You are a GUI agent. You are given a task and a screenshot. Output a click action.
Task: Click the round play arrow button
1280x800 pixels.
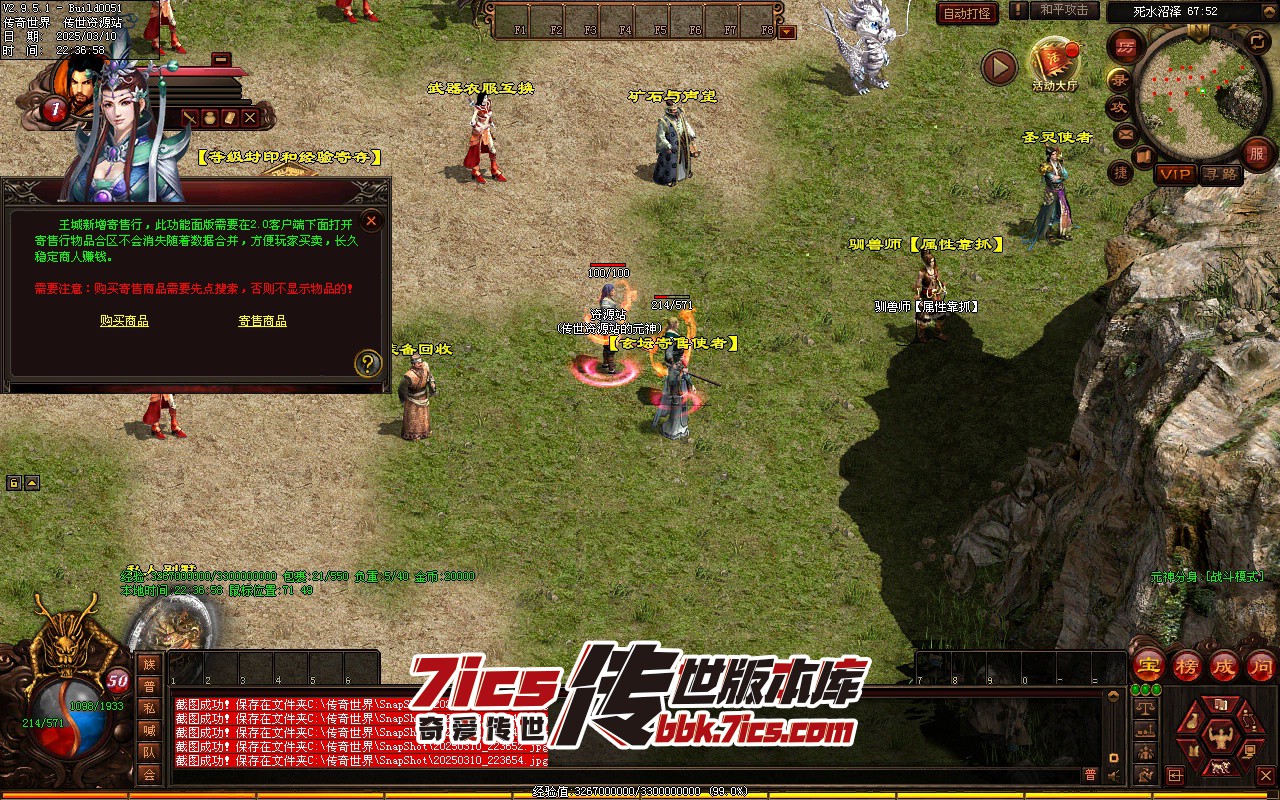tap(998, 67)
